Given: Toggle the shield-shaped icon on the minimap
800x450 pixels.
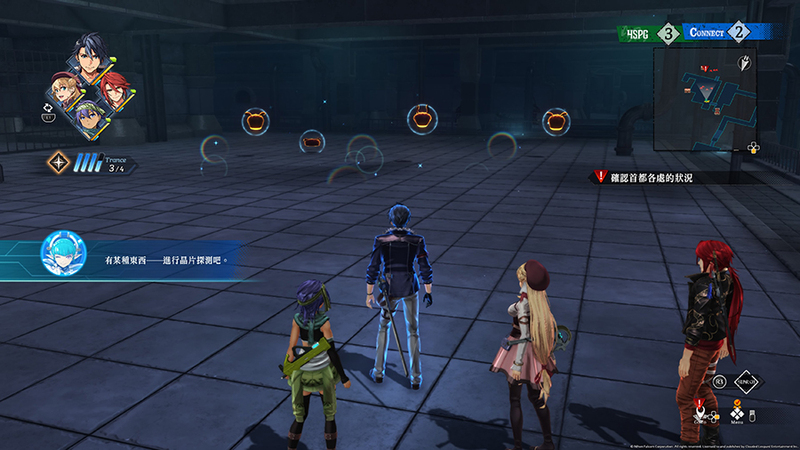Looking at the screenshot, I should (x=743, y=63).
